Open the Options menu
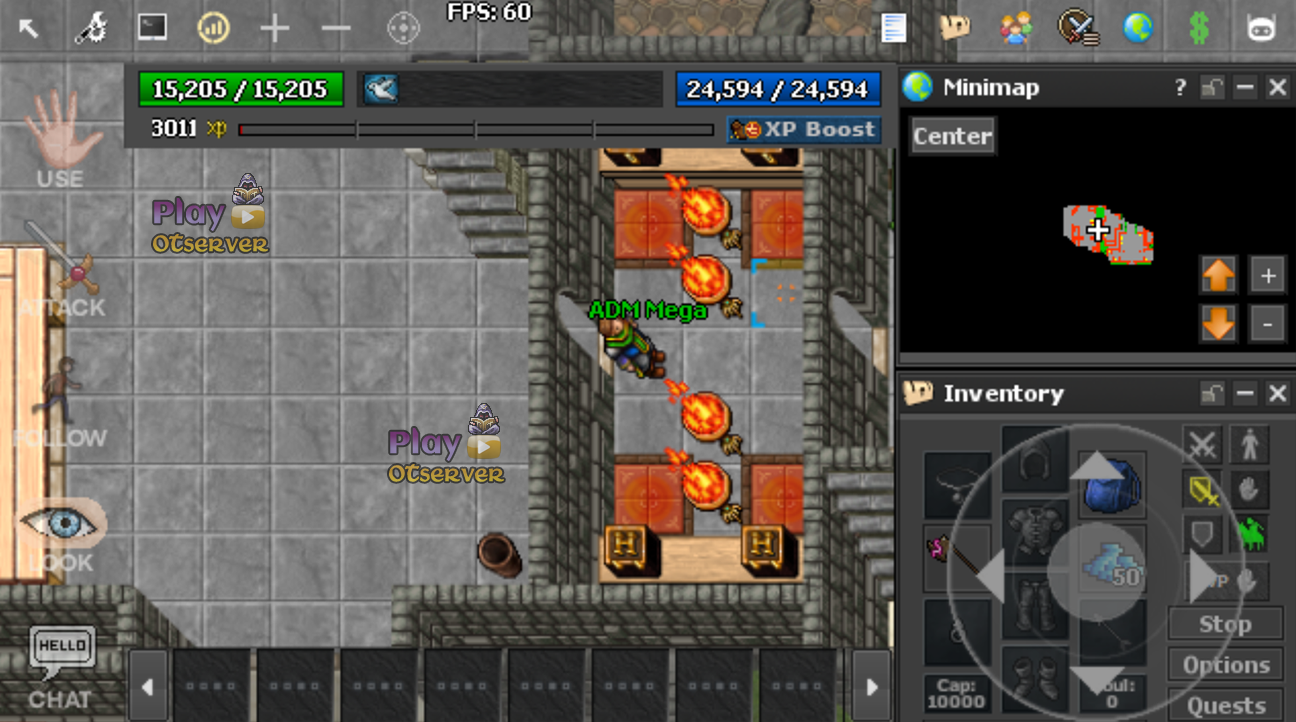The height and width of the screenshot is (722, 1296). point(1226,665)
